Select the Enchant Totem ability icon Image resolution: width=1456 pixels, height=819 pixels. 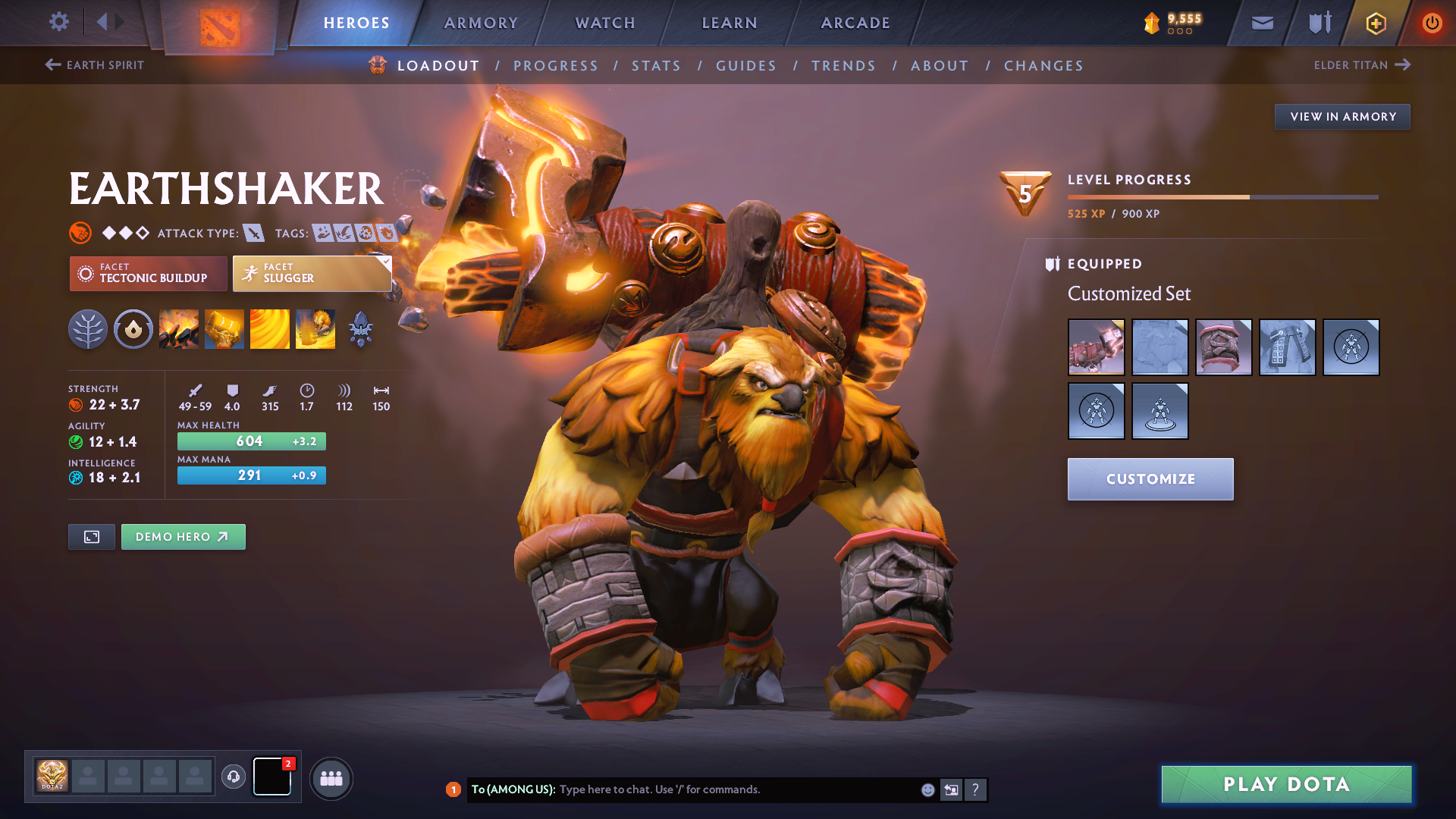[x=224, y=329]
